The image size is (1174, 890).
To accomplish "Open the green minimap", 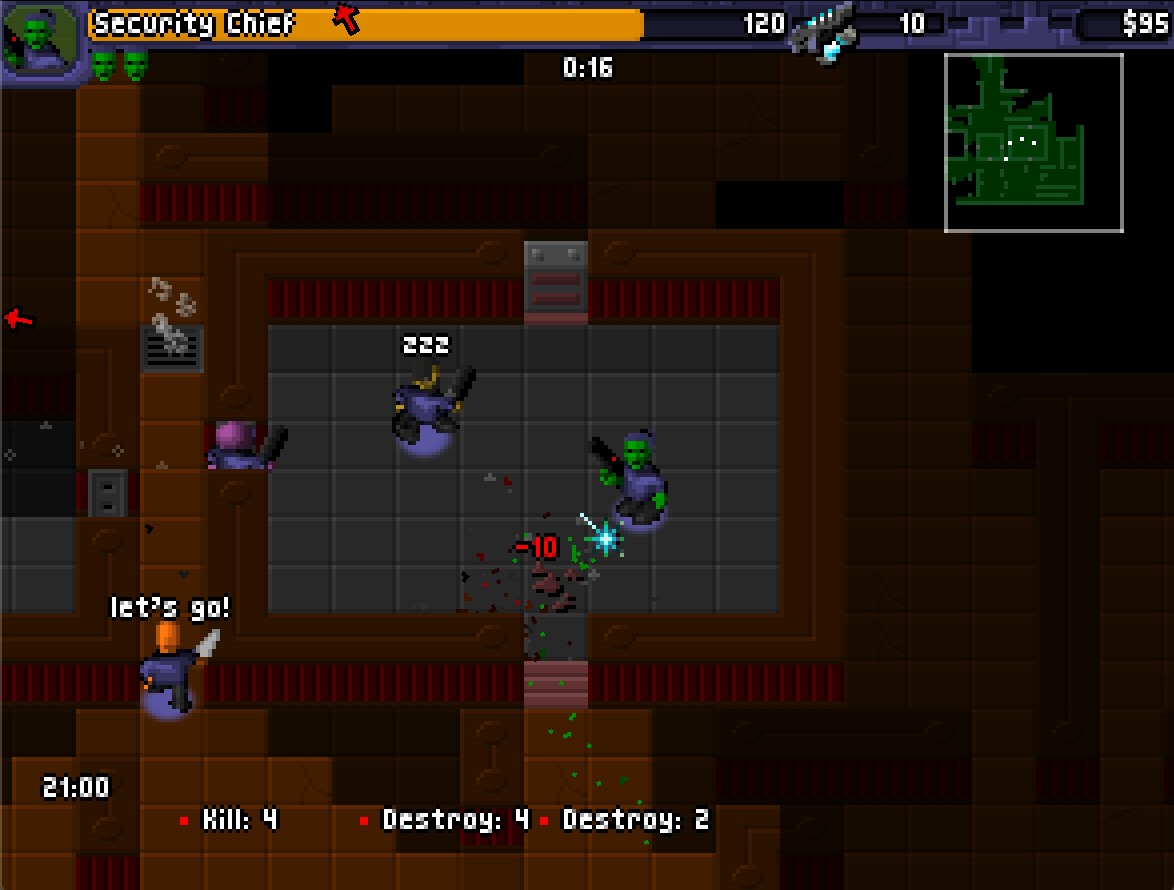I will [x=1033, y=142].
